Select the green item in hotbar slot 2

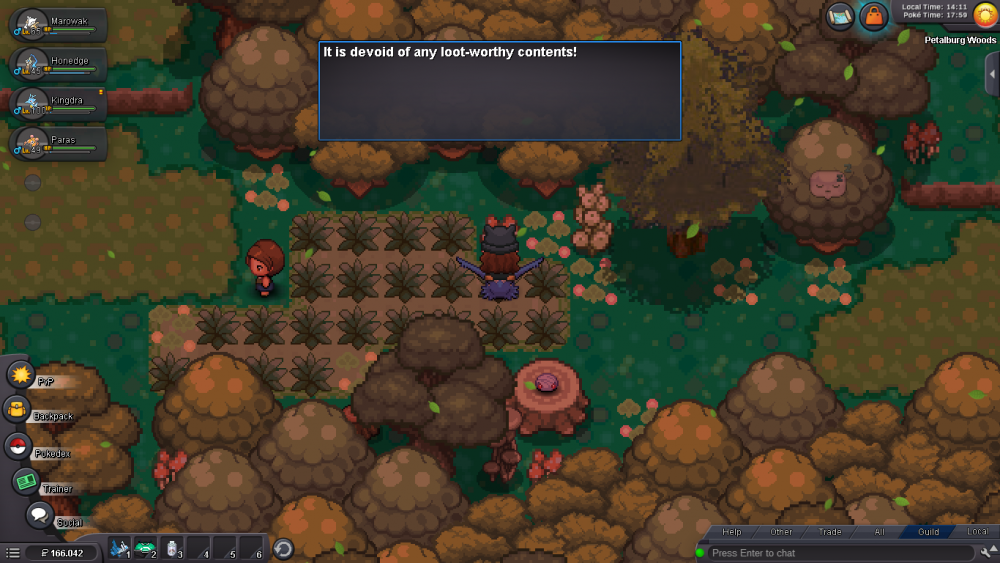click(146, 548)
